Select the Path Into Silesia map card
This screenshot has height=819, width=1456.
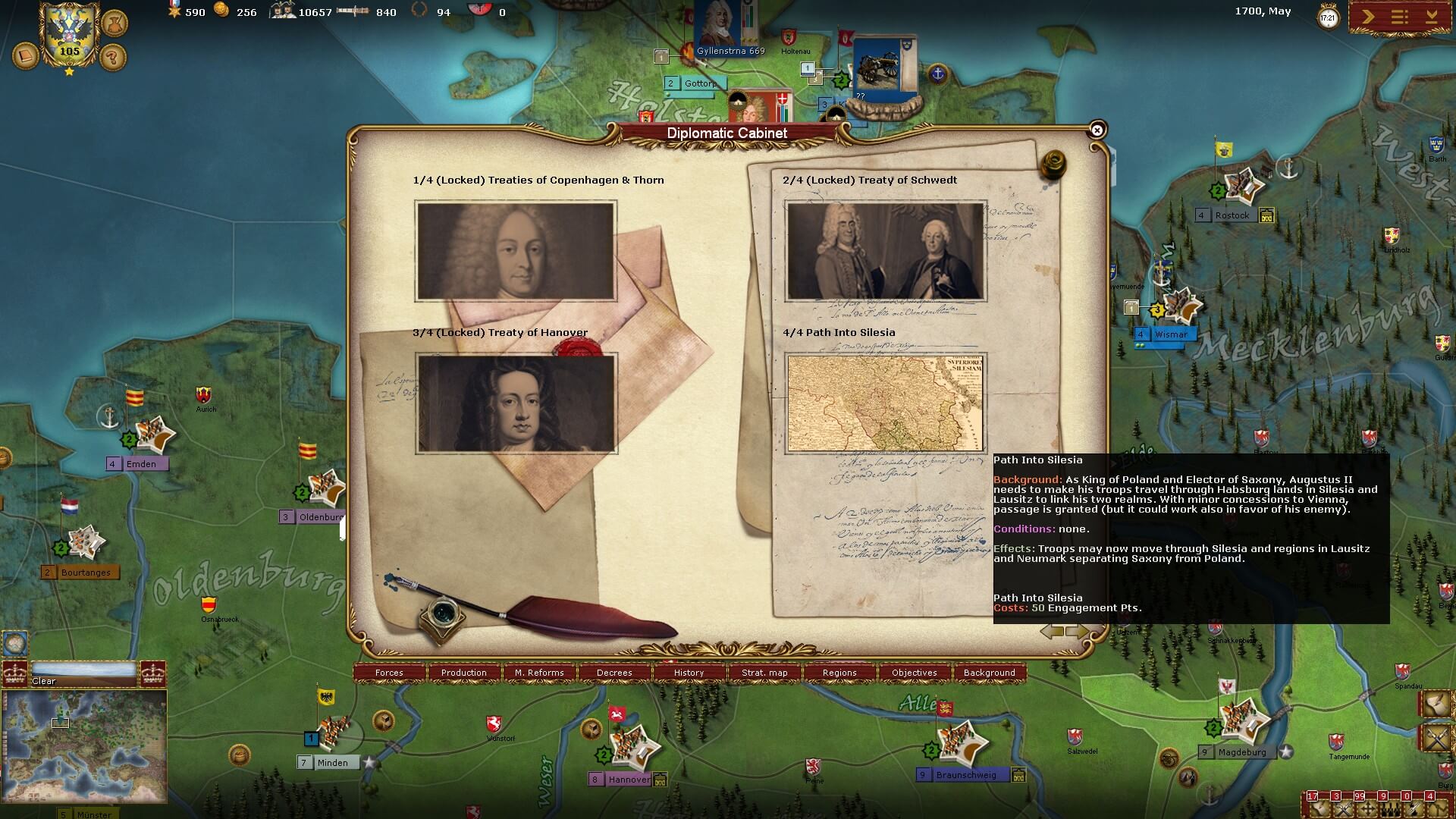885,403
